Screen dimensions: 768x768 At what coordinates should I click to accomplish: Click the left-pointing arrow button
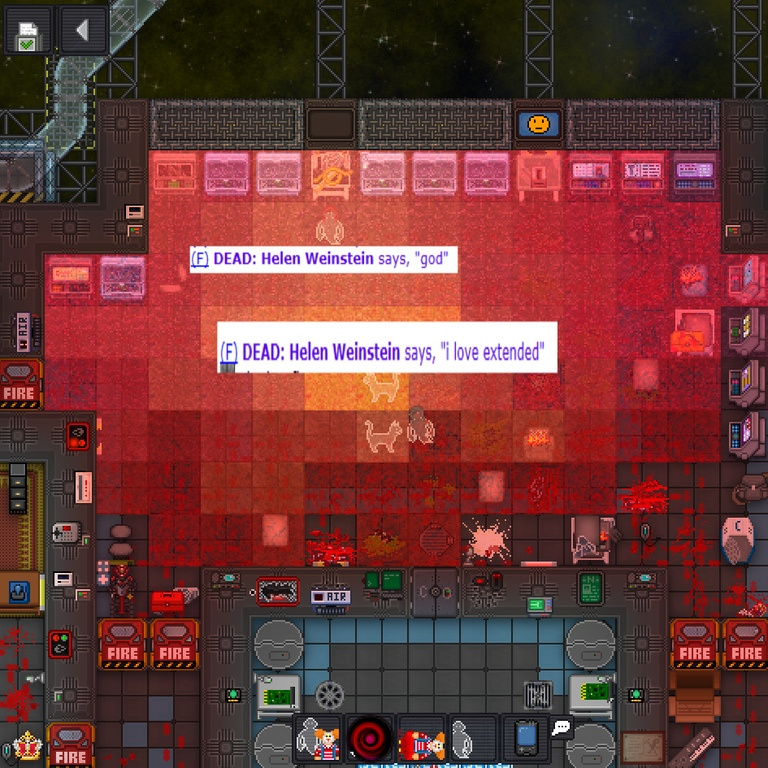(82, 31)
